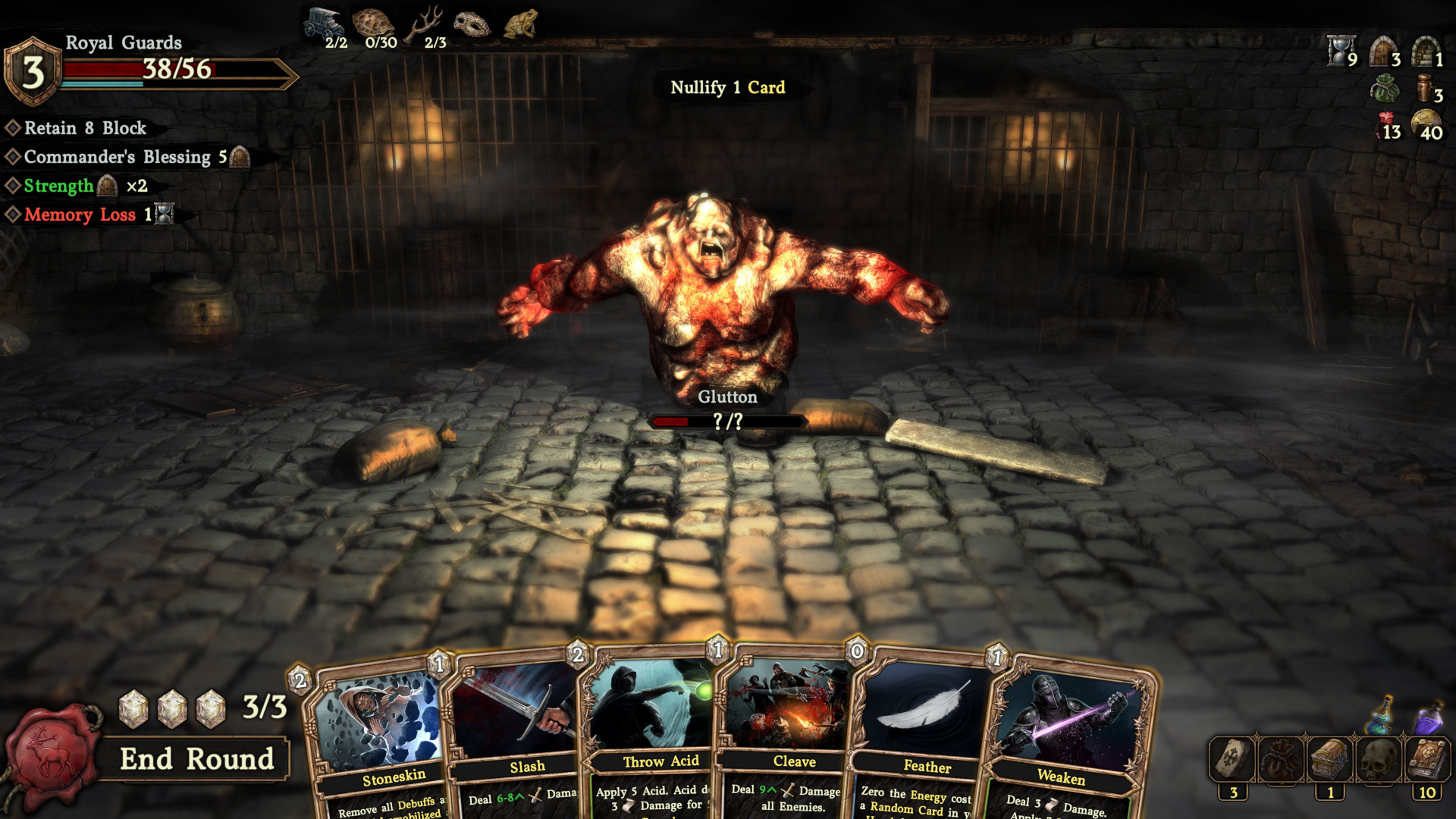Inspect the toad relic icon
The image size is (1456, 819).
[x=521, y=24]
